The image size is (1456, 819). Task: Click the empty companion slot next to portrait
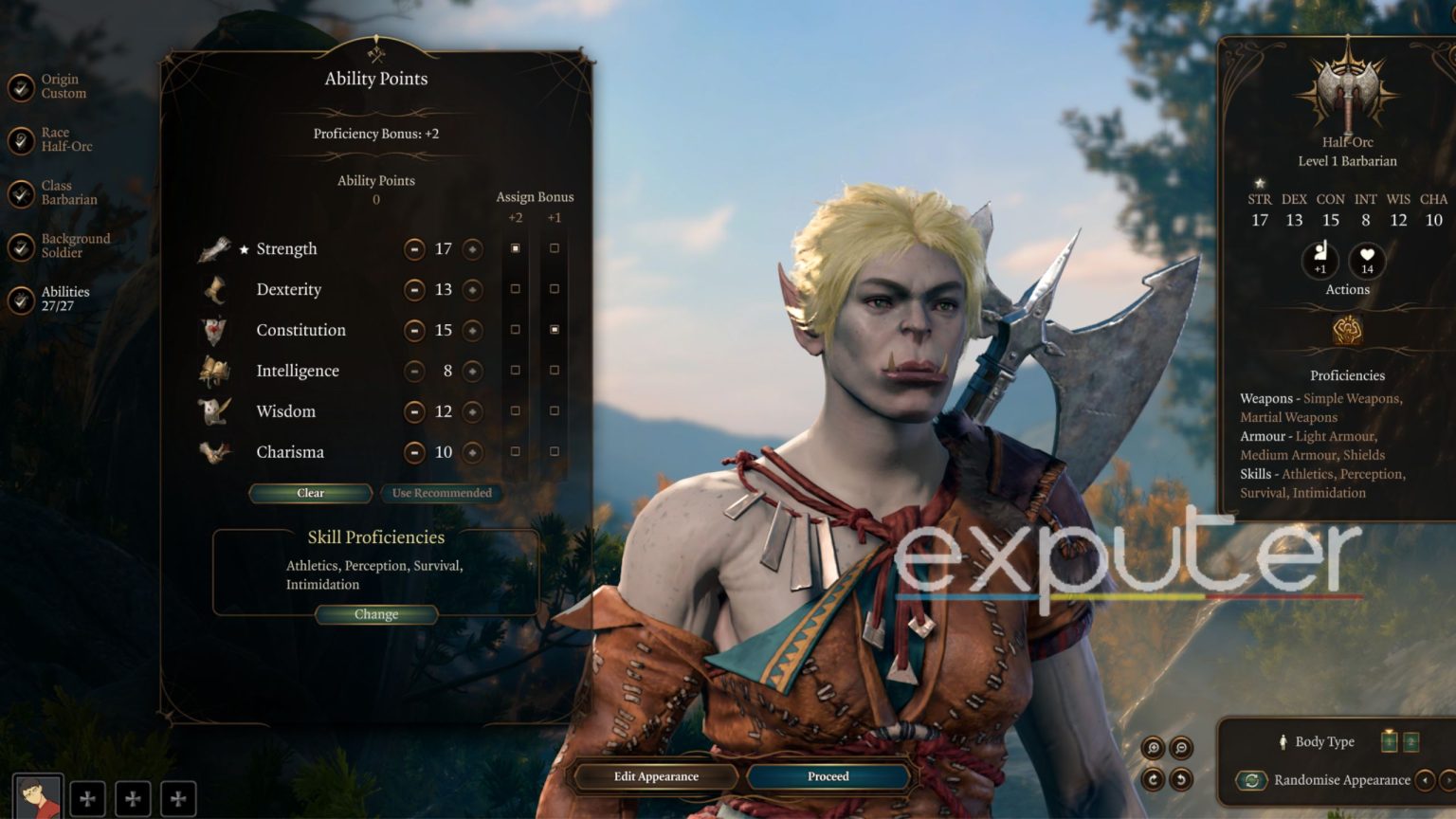(87, 798)
